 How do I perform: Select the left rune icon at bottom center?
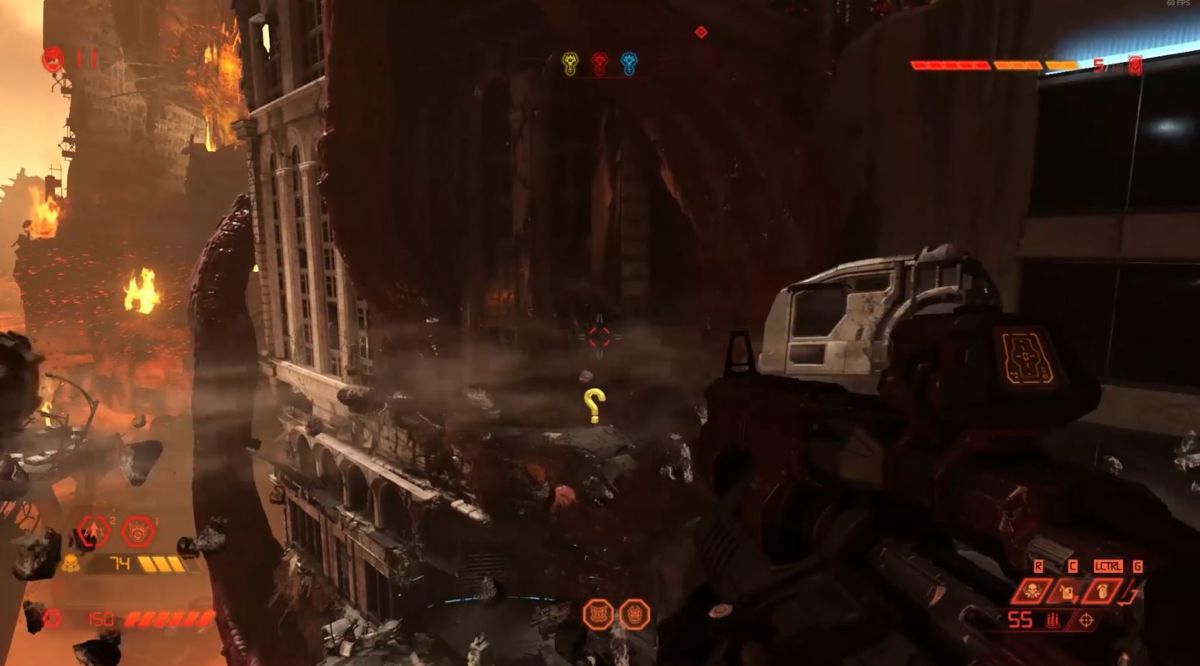click(598, 614)
